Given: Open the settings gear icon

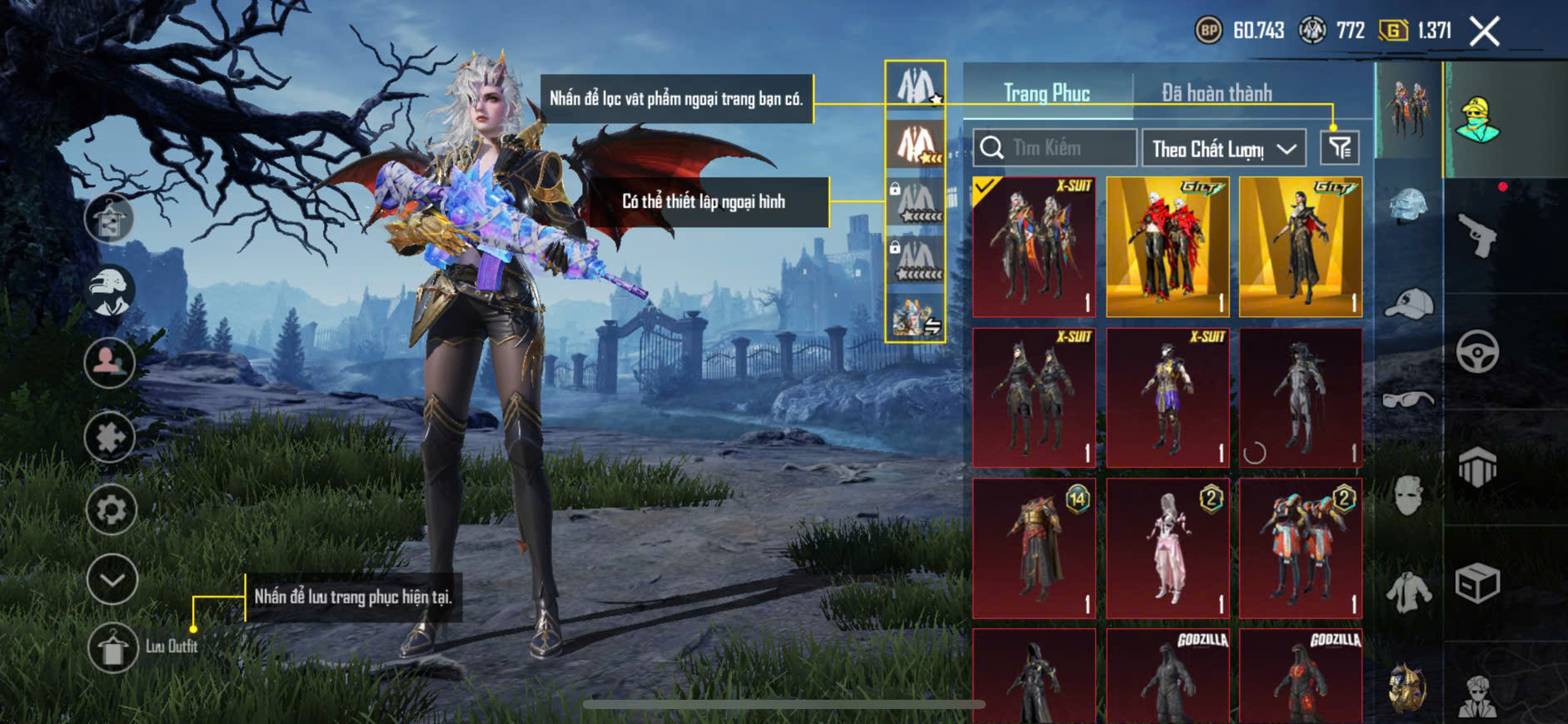Looking at the screenshot, I should pyautogui.click(x=111, y=508).
